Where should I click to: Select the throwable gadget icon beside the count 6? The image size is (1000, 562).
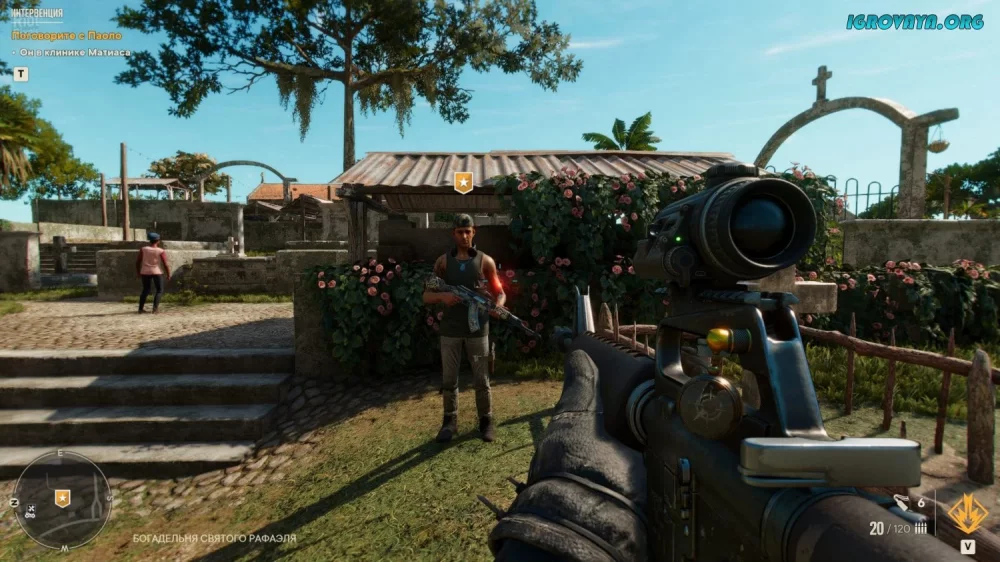click(x=902, y=502)
